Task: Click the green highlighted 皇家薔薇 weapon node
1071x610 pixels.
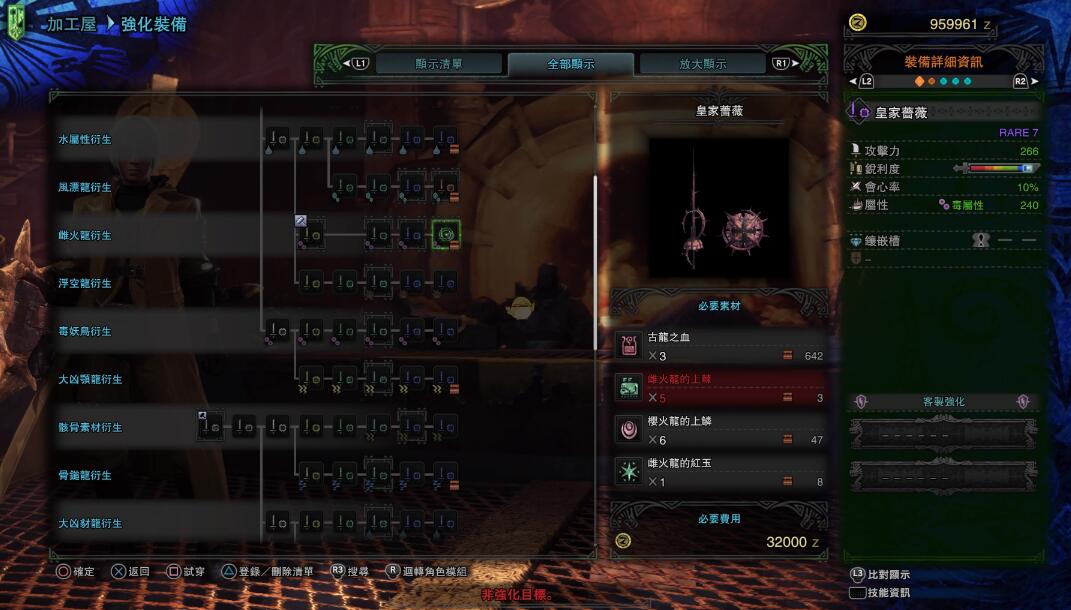Action: (445, 235)
